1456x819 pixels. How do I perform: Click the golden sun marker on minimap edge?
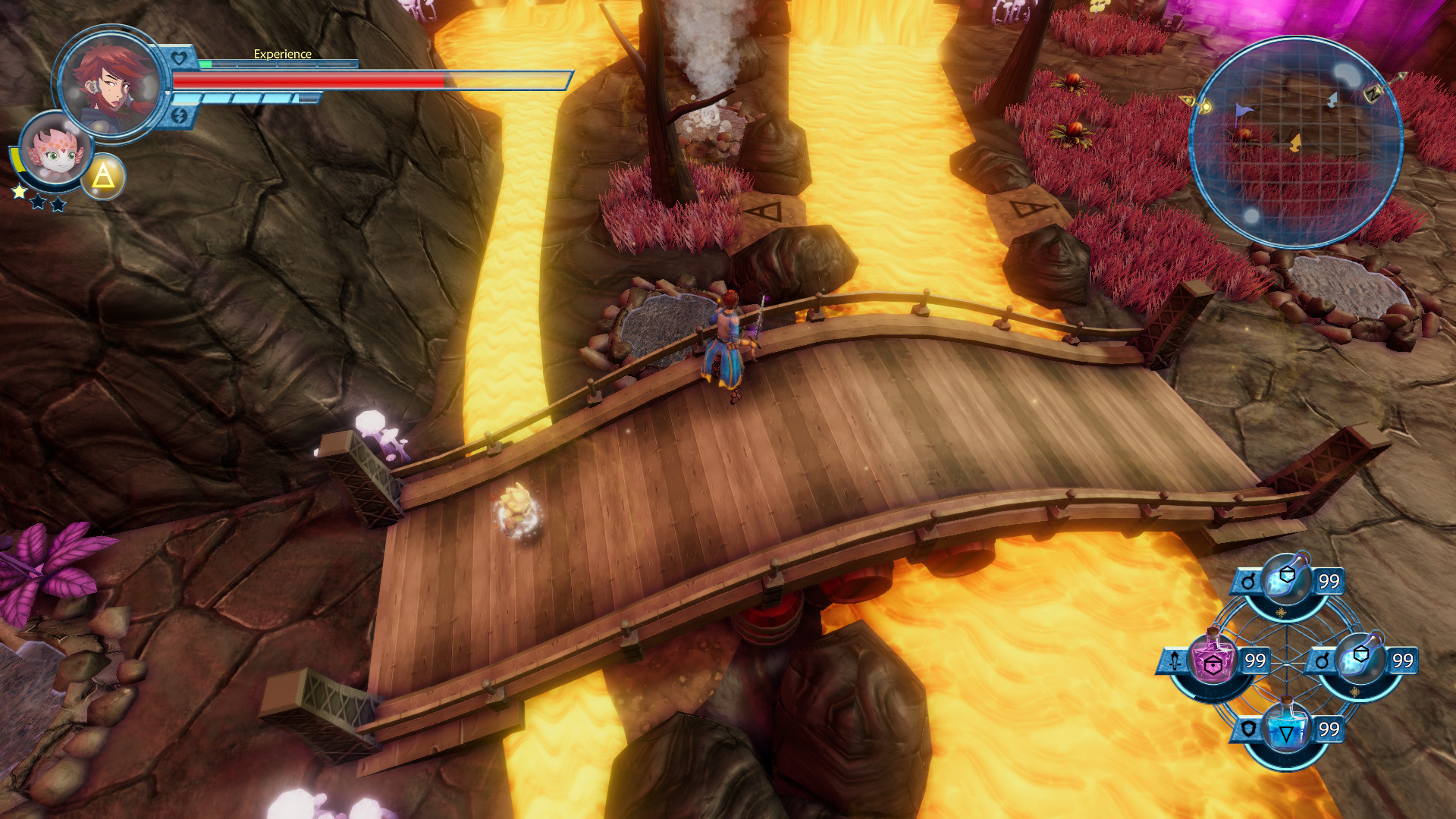click(1205, 107)
